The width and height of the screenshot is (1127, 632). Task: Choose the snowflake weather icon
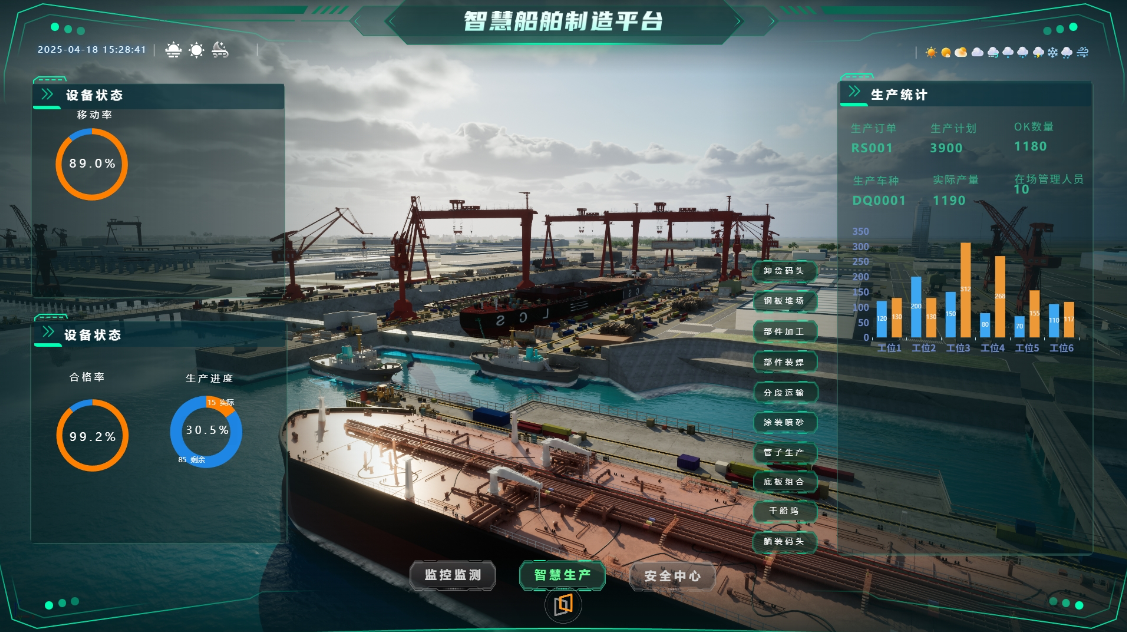[1052, 52]
